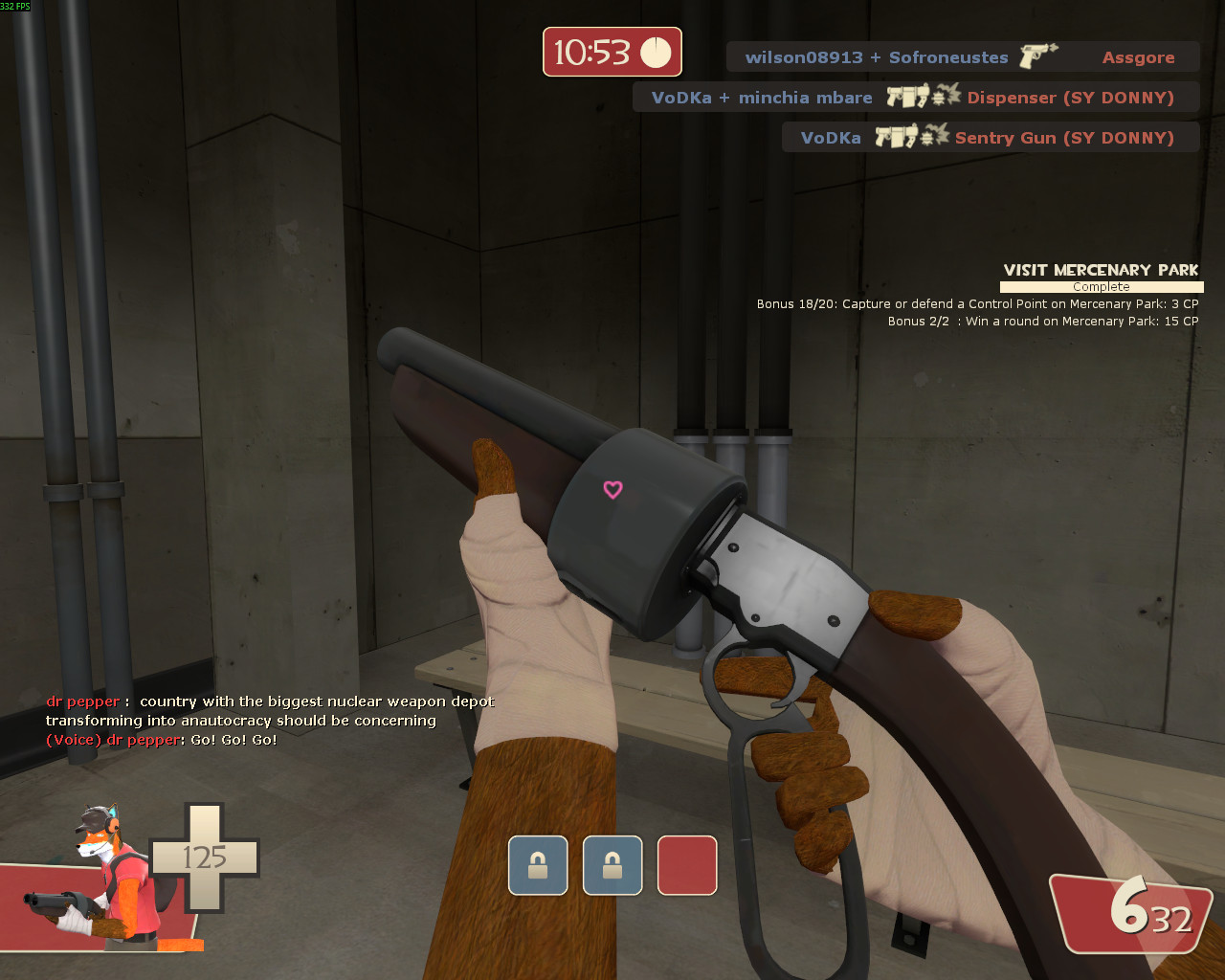Click the pink heart decal on the shotgun
Viewport: 1225px width, 980px height.
coord(612,490)
